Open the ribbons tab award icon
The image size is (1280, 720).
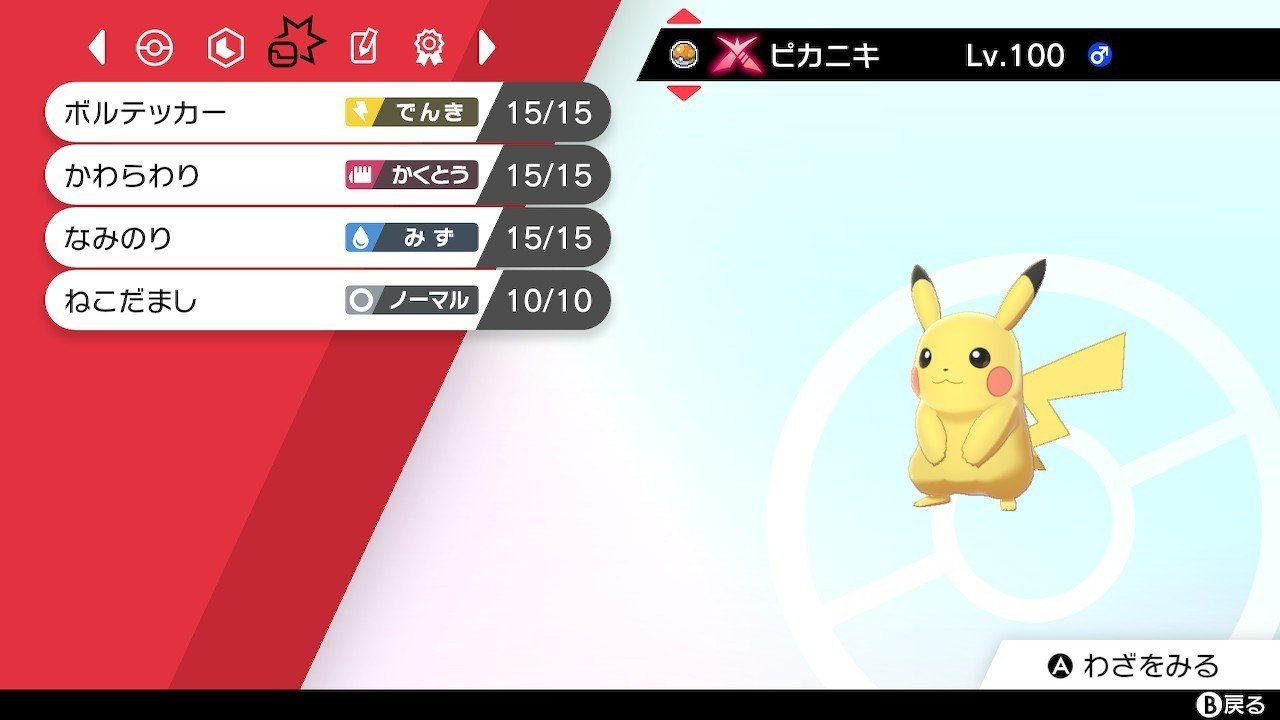coord(430,46)
